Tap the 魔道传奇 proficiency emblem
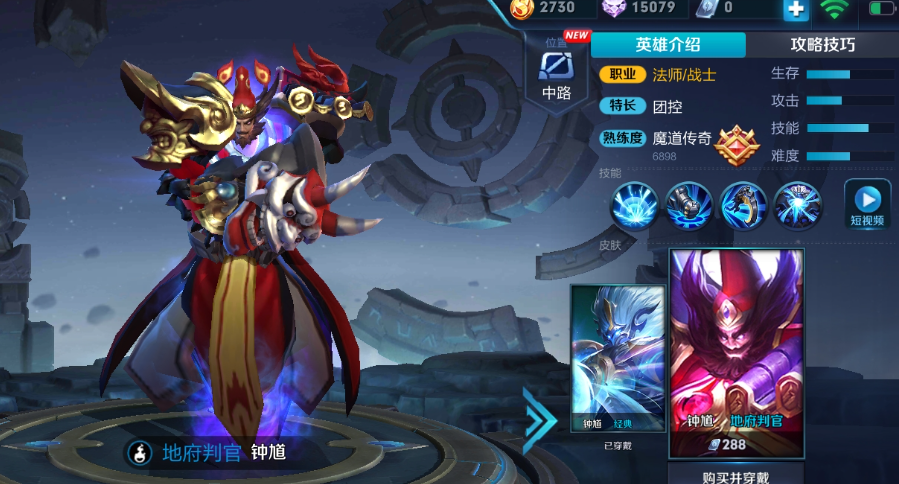Image resolution: width=899 pixels, height=484 pixels. pyautogui.click(x=737, y=144)
